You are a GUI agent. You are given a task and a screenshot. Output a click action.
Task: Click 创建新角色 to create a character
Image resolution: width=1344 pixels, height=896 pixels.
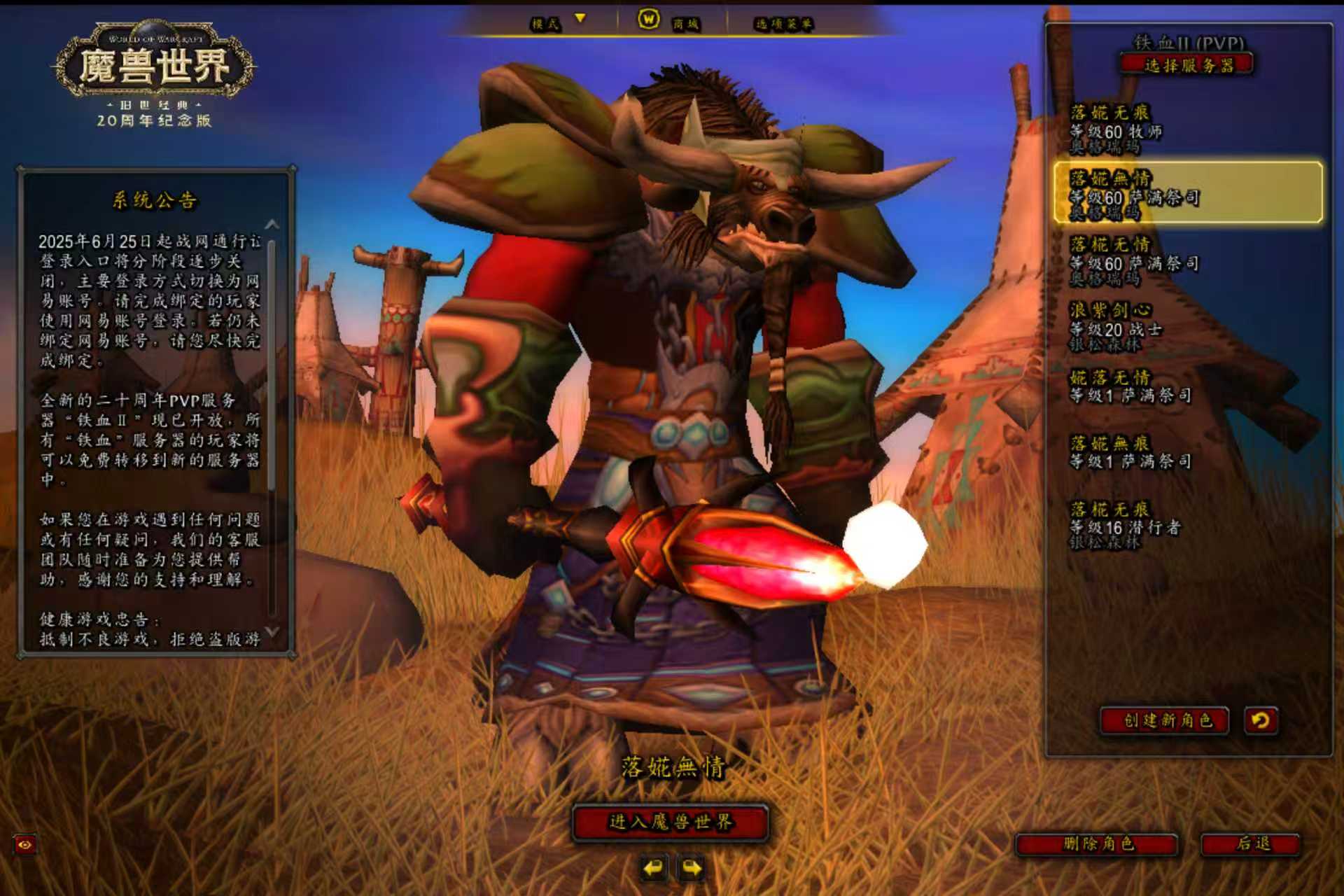[1166, 720]
